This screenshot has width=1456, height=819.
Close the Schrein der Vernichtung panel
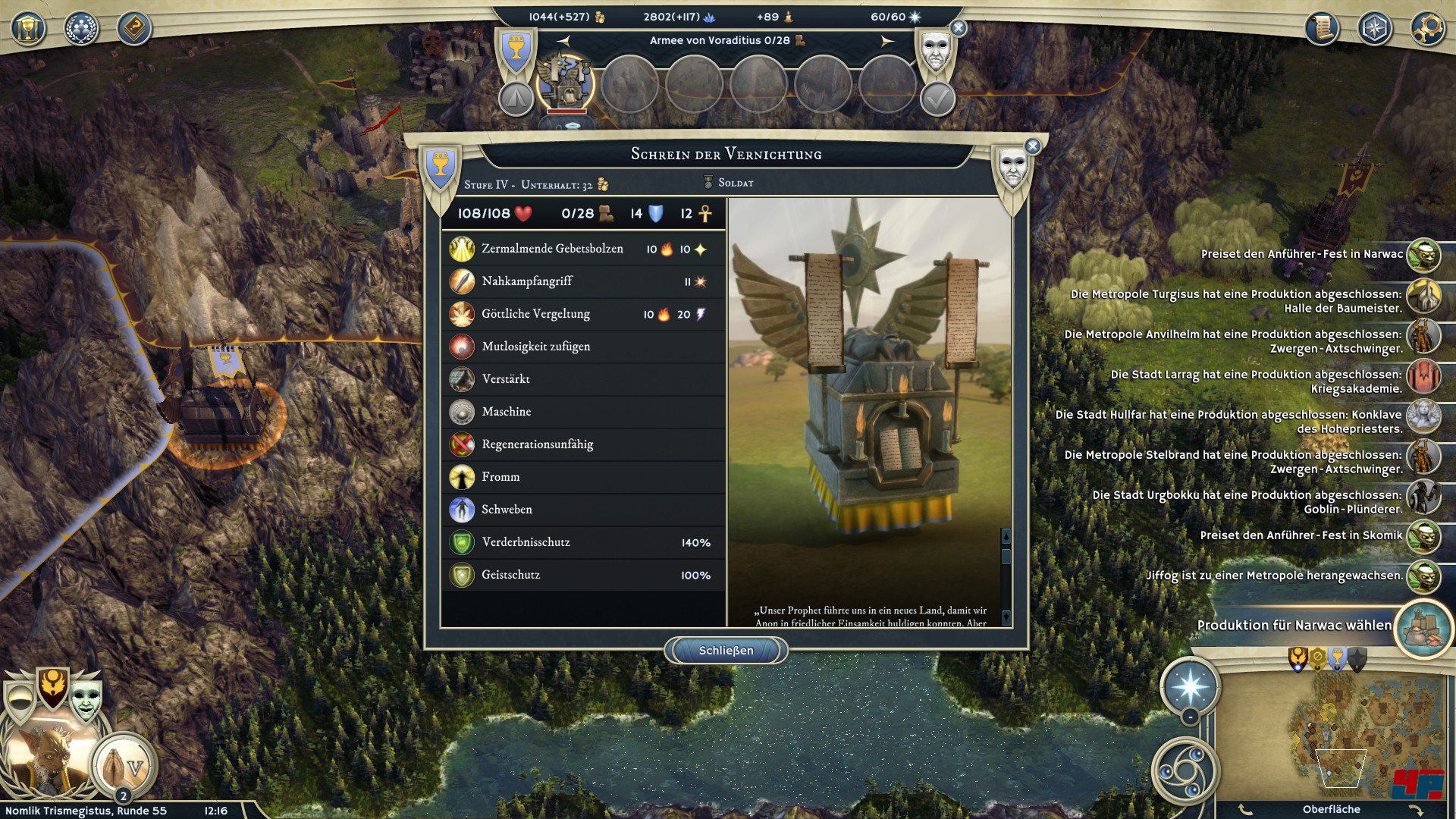[x=1032, y=146]
